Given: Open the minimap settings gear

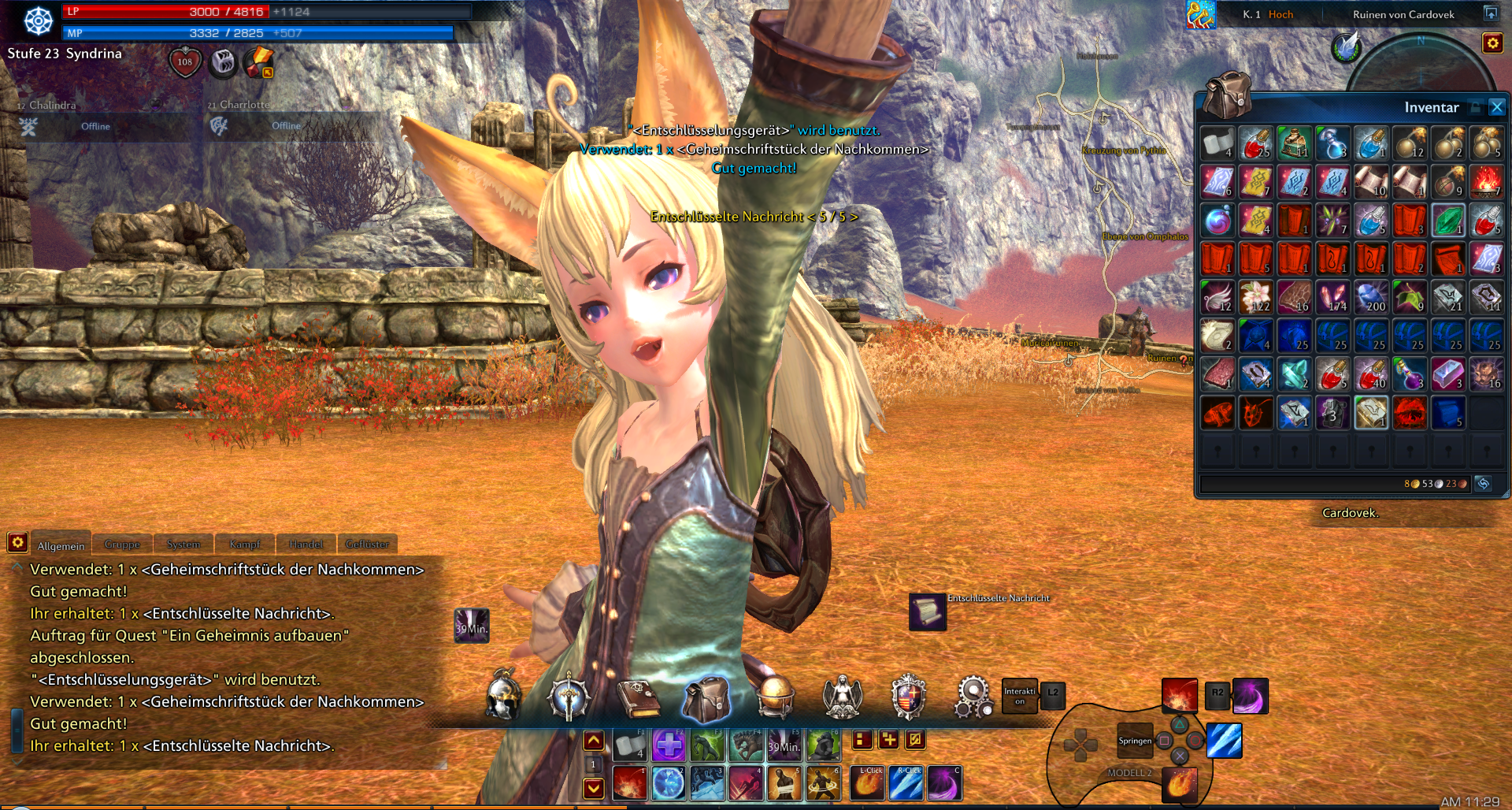Looking at the screenshot, I should [x=1492, y=43].
